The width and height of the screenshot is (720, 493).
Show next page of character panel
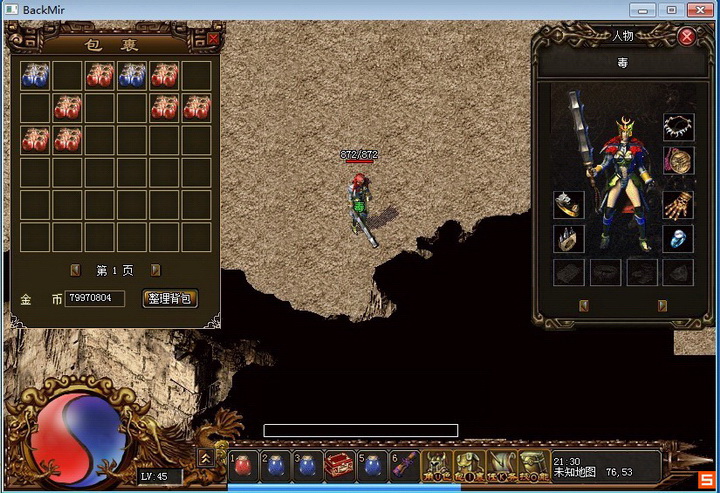tap(662, 305)
